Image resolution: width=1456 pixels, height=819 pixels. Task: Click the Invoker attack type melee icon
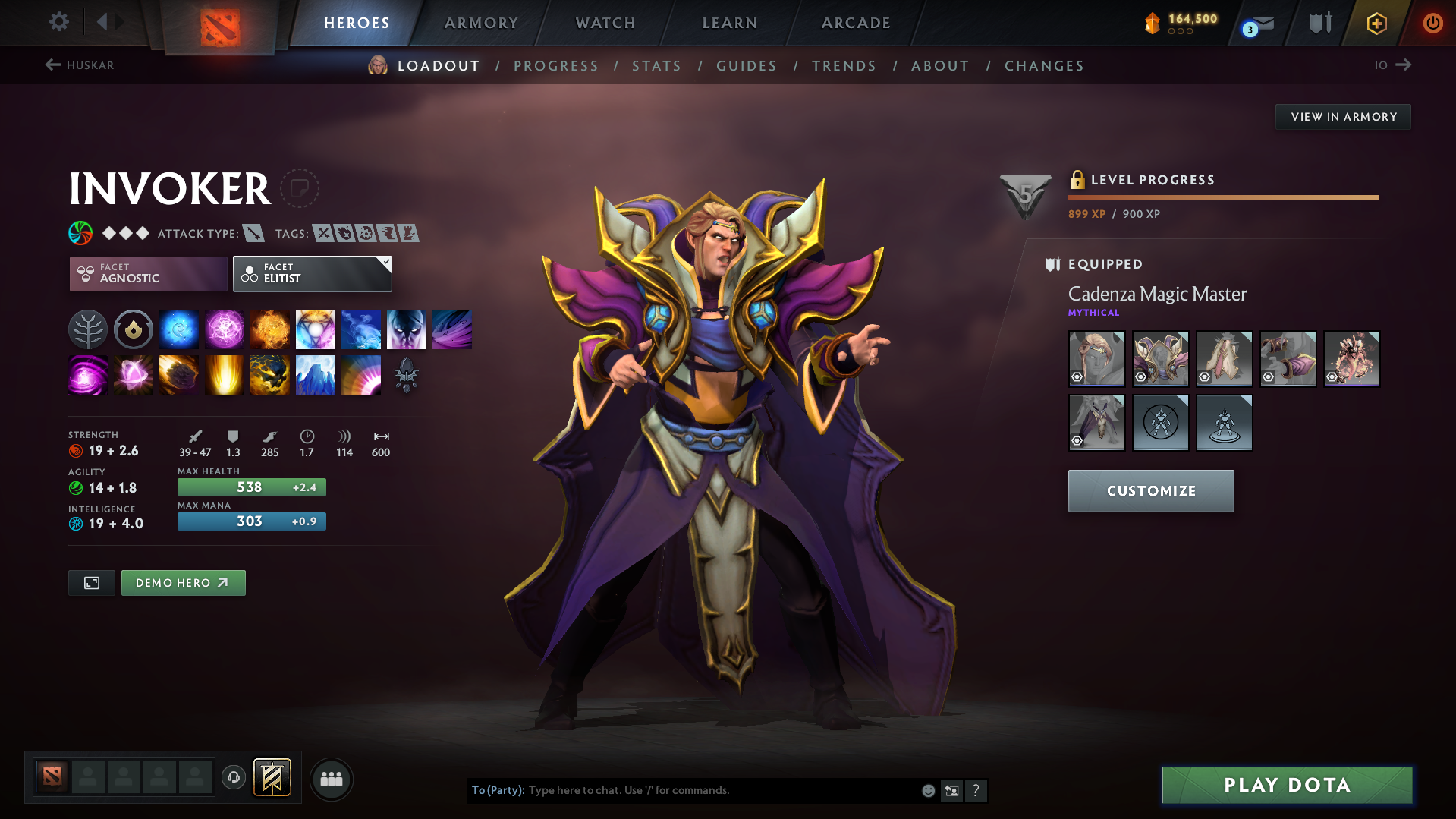click(x=253, y=233)
